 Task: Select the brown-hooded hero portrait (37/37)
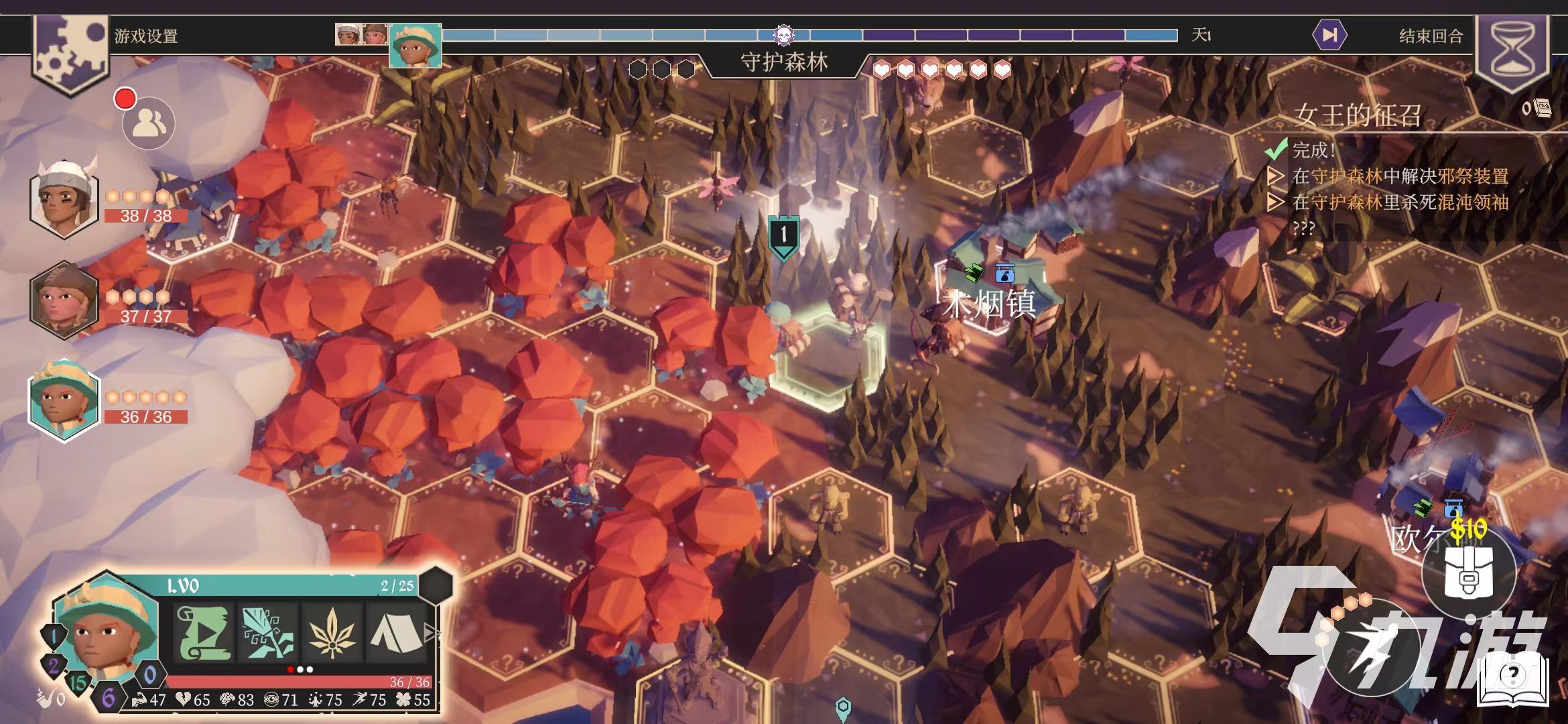point(64,300)
